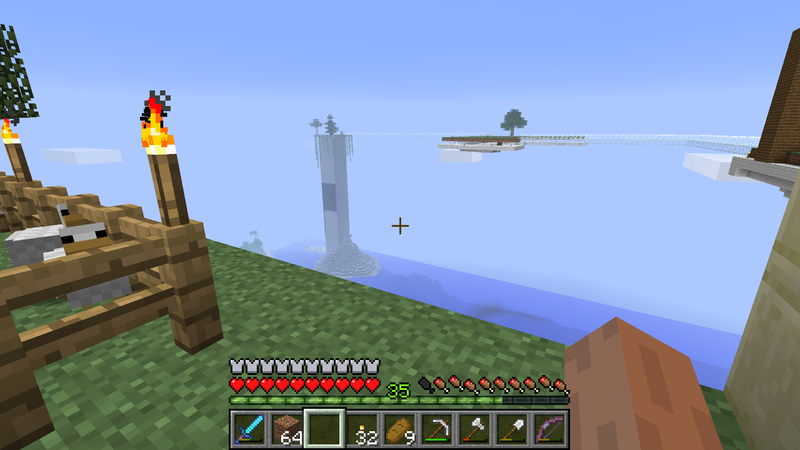
Task: Select the shovel in the hotbar
Action: [x=512, y=429]
